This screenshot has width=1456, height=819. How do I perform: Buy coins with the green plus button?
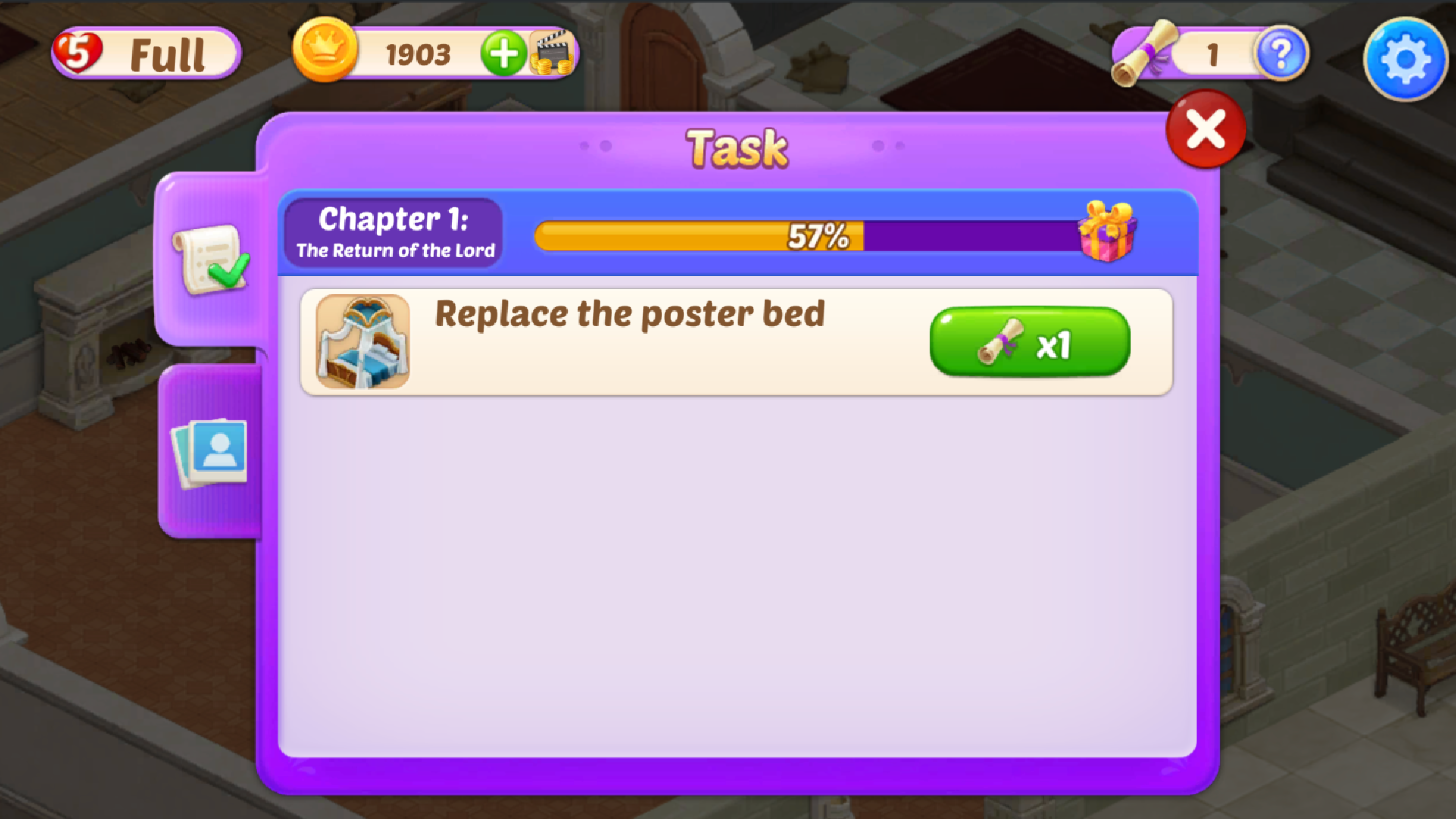click(503, 53)
